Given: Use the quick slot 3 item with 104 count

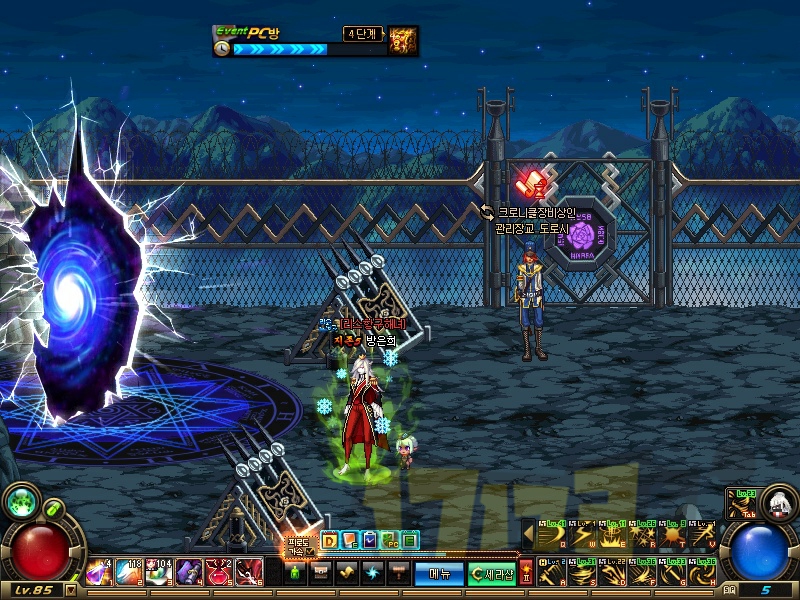Looking at the screenshot, I should pos(158,572).
